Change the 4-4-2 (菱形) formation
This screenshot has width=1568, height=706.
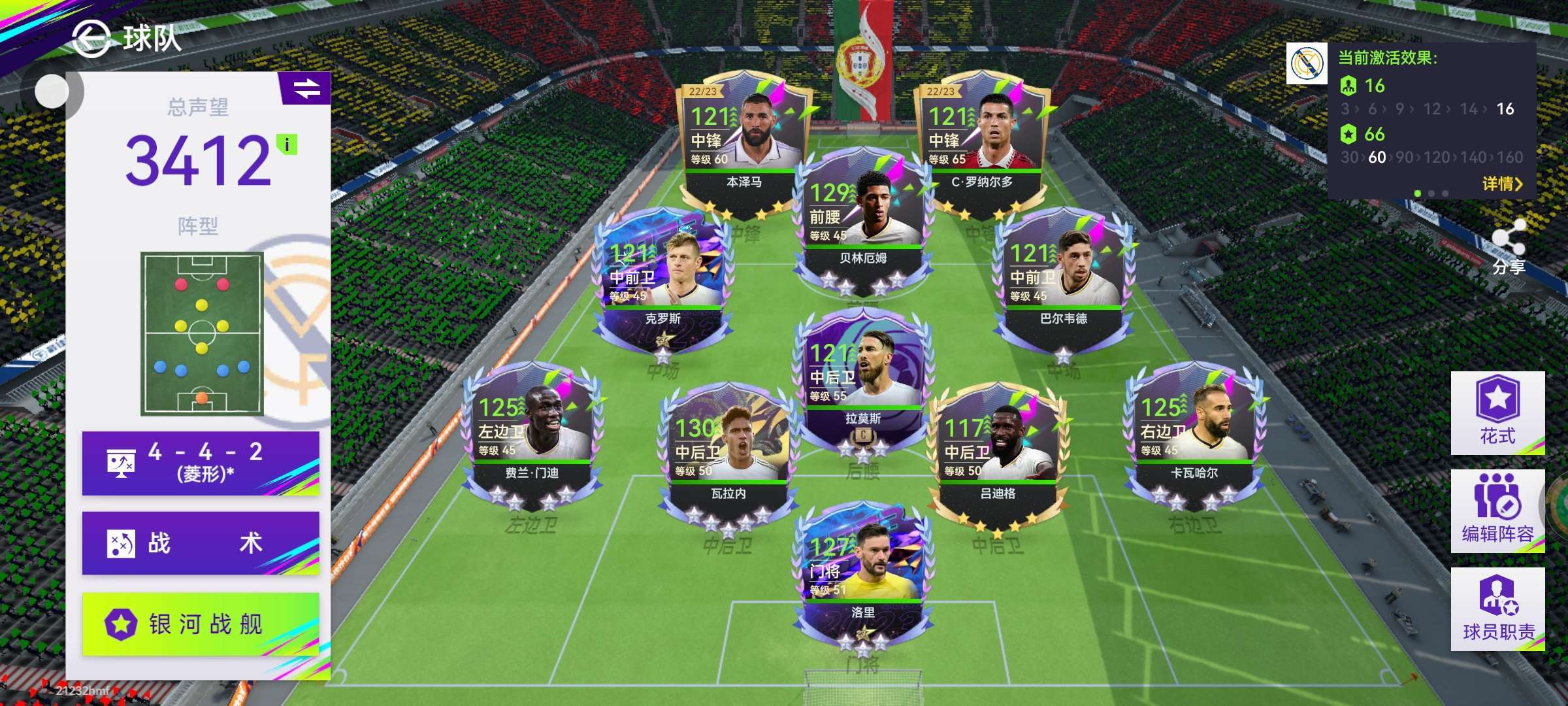click(x=201, y=463)
